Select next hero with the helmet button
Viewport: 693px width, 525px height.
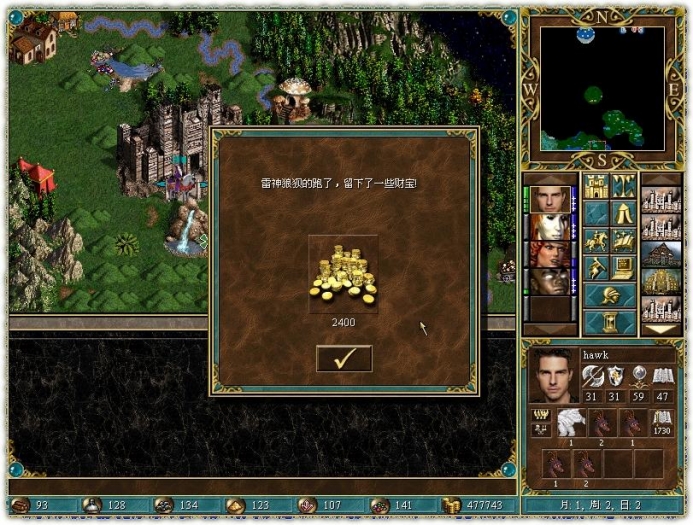pos(610,295)
